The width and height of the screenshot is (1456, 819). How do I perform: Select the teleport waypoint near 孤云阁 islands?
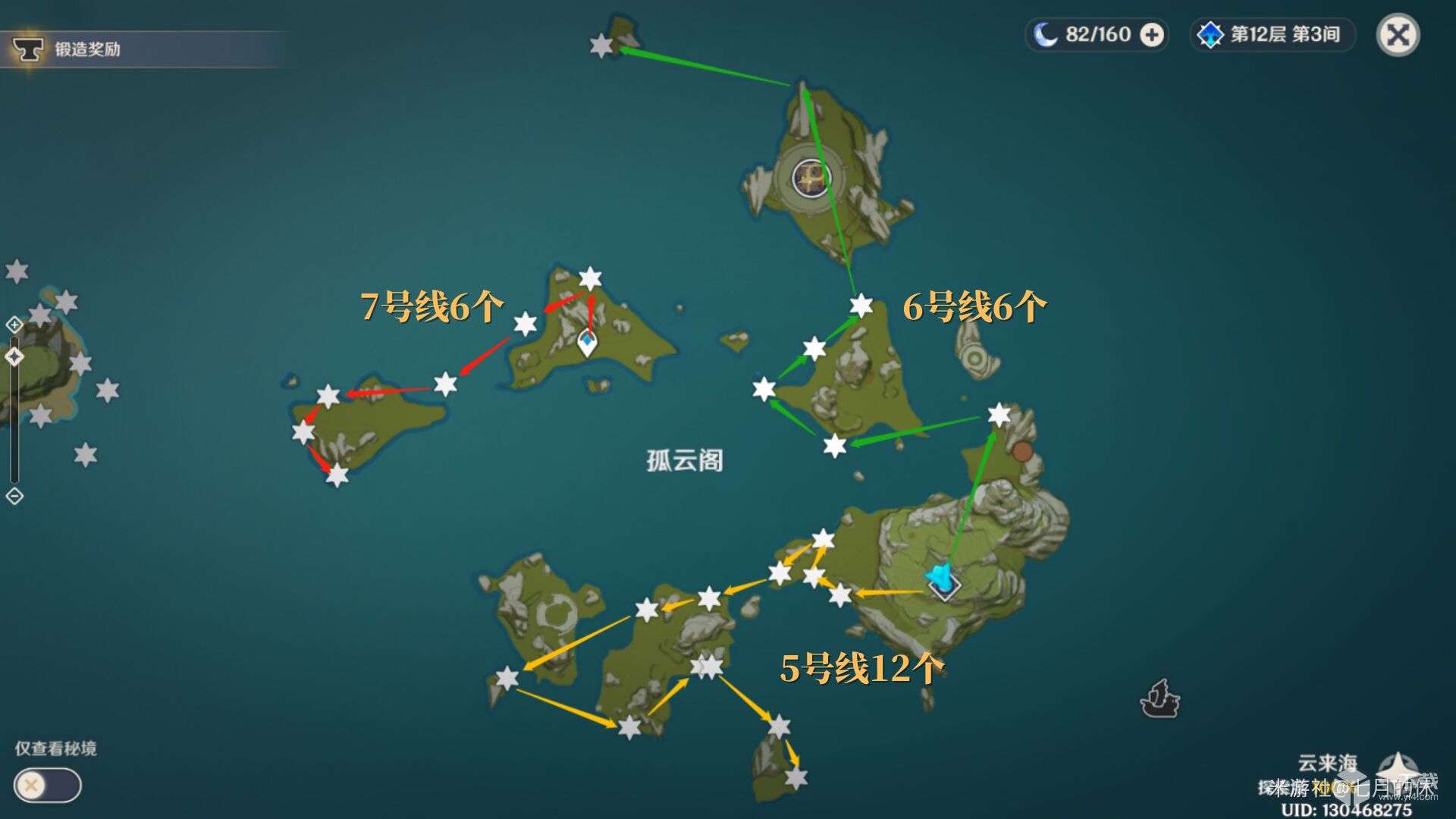pos(588,343)
